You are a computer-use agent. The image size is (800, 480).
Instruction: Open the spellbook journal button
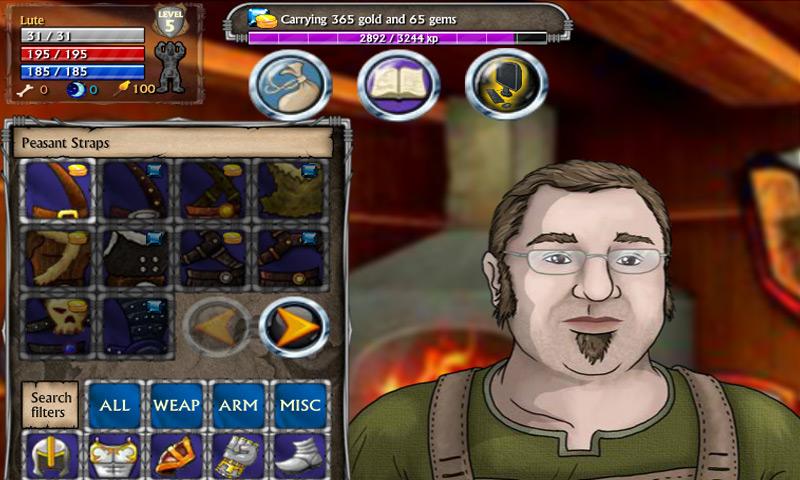click(x=398, y=85)
